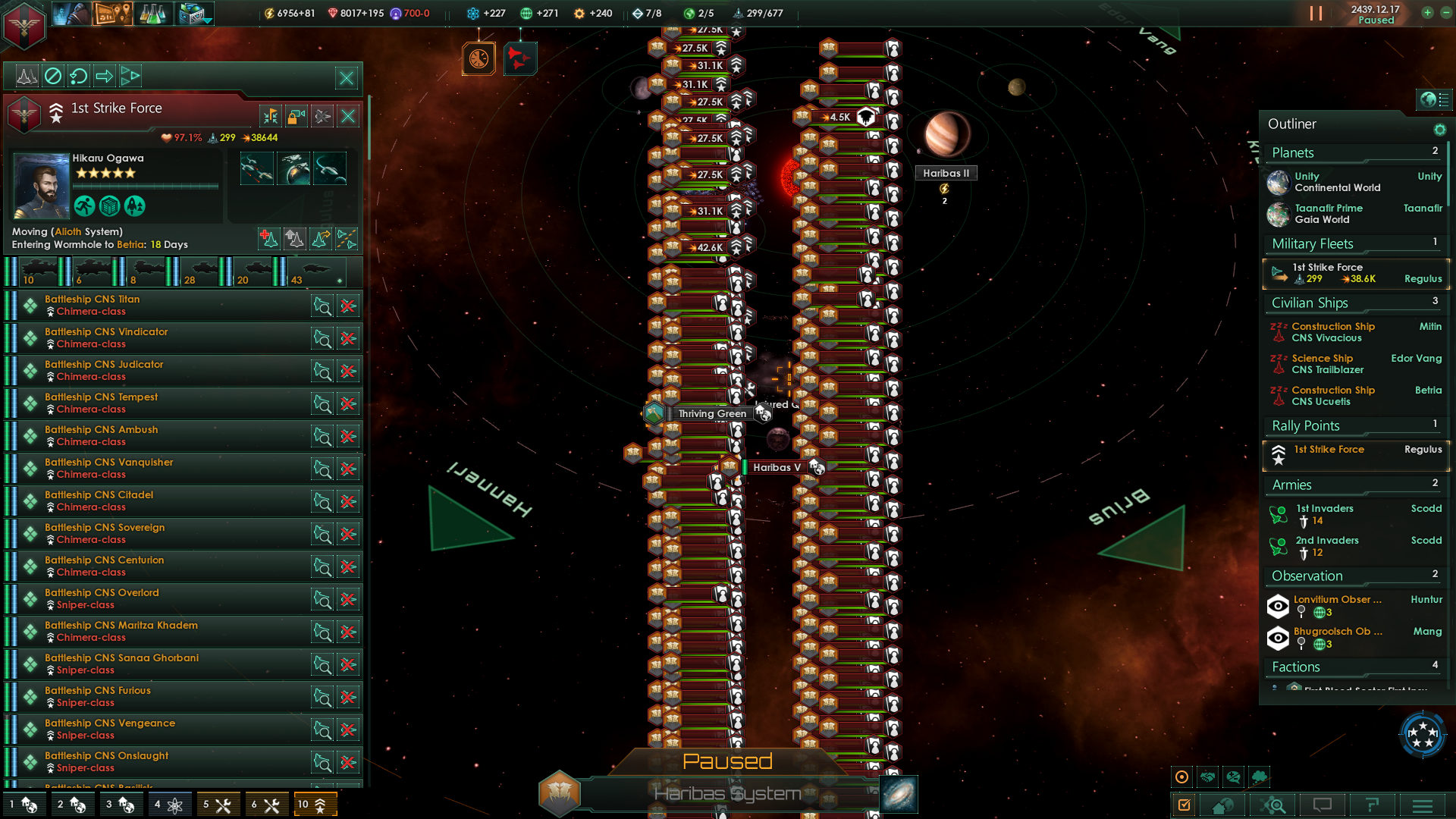The height and width of the screenshot is (819, 1456).
Task: Click admiral Hikaru Ogawa's portrait
Action: [41, 186]
